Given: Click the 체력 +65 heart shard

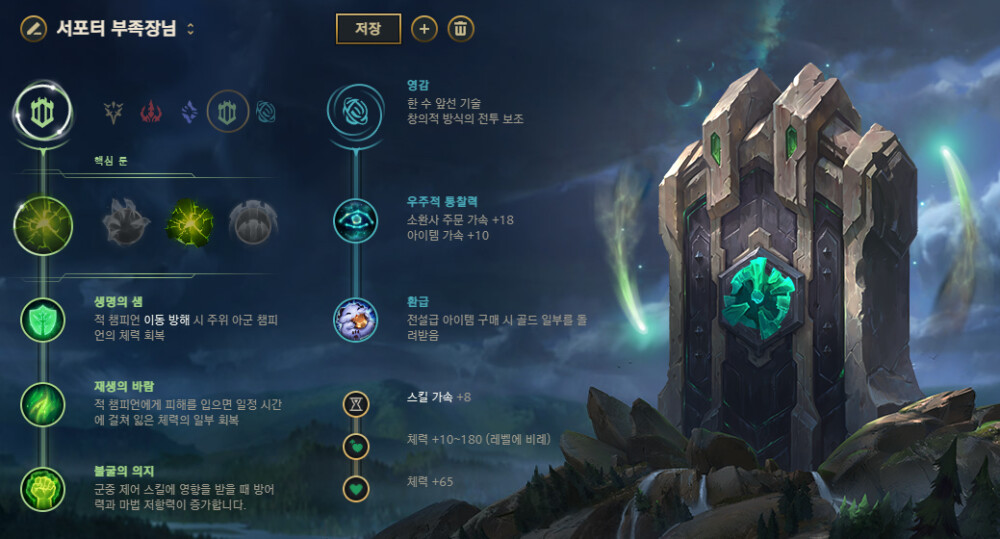Looking at the screenshot, I should 356,489.
